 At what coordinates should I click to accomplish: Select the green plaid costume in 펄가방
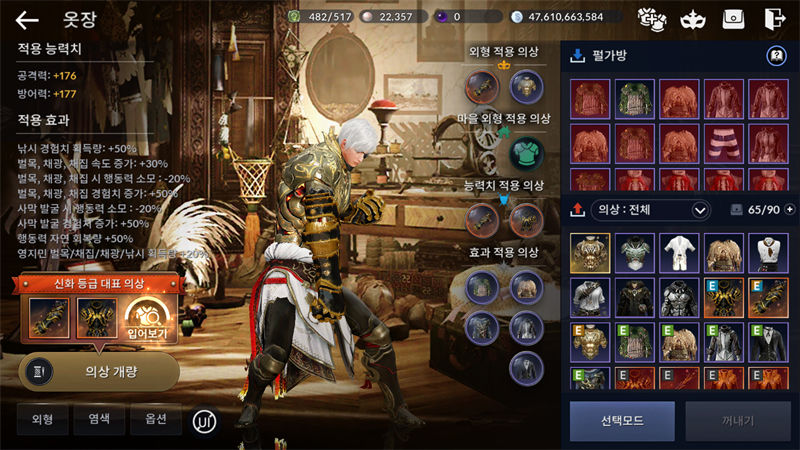pos(634,100)
